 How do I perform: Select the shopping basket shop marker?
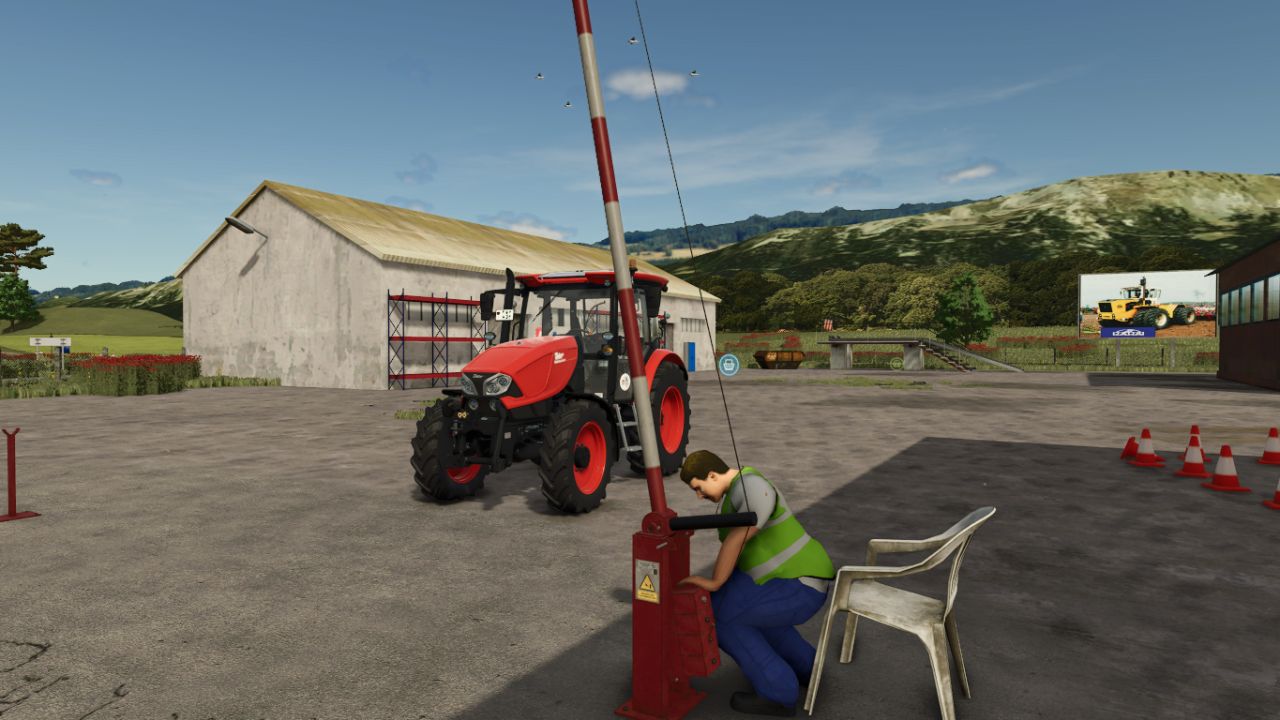click(x=728, y=365)
